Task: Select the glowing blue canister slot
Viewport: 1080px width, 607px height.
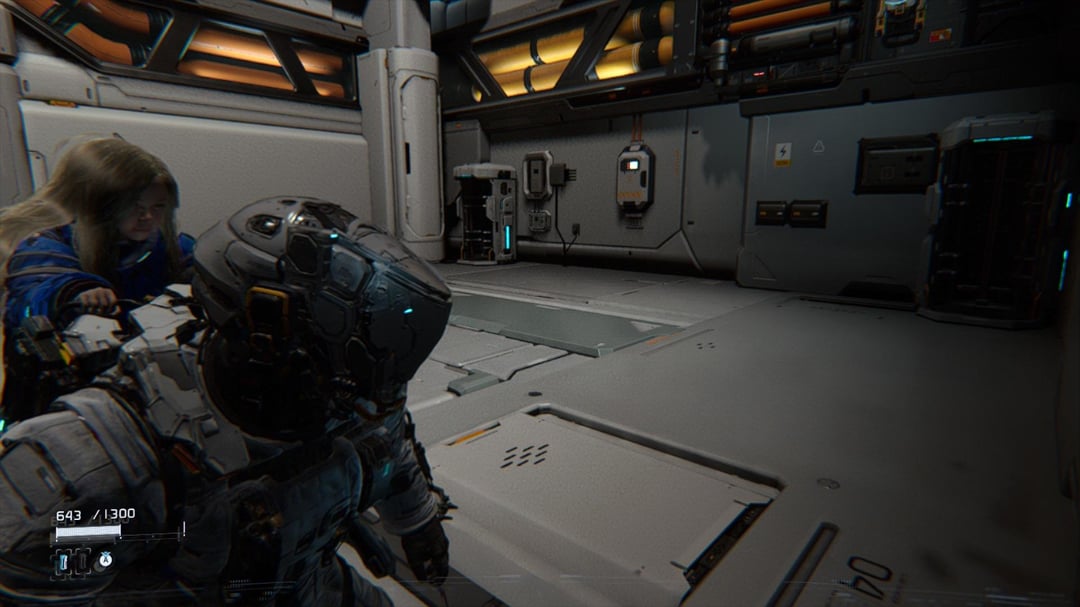Action: pyautogui.click(x=63, y=562)
